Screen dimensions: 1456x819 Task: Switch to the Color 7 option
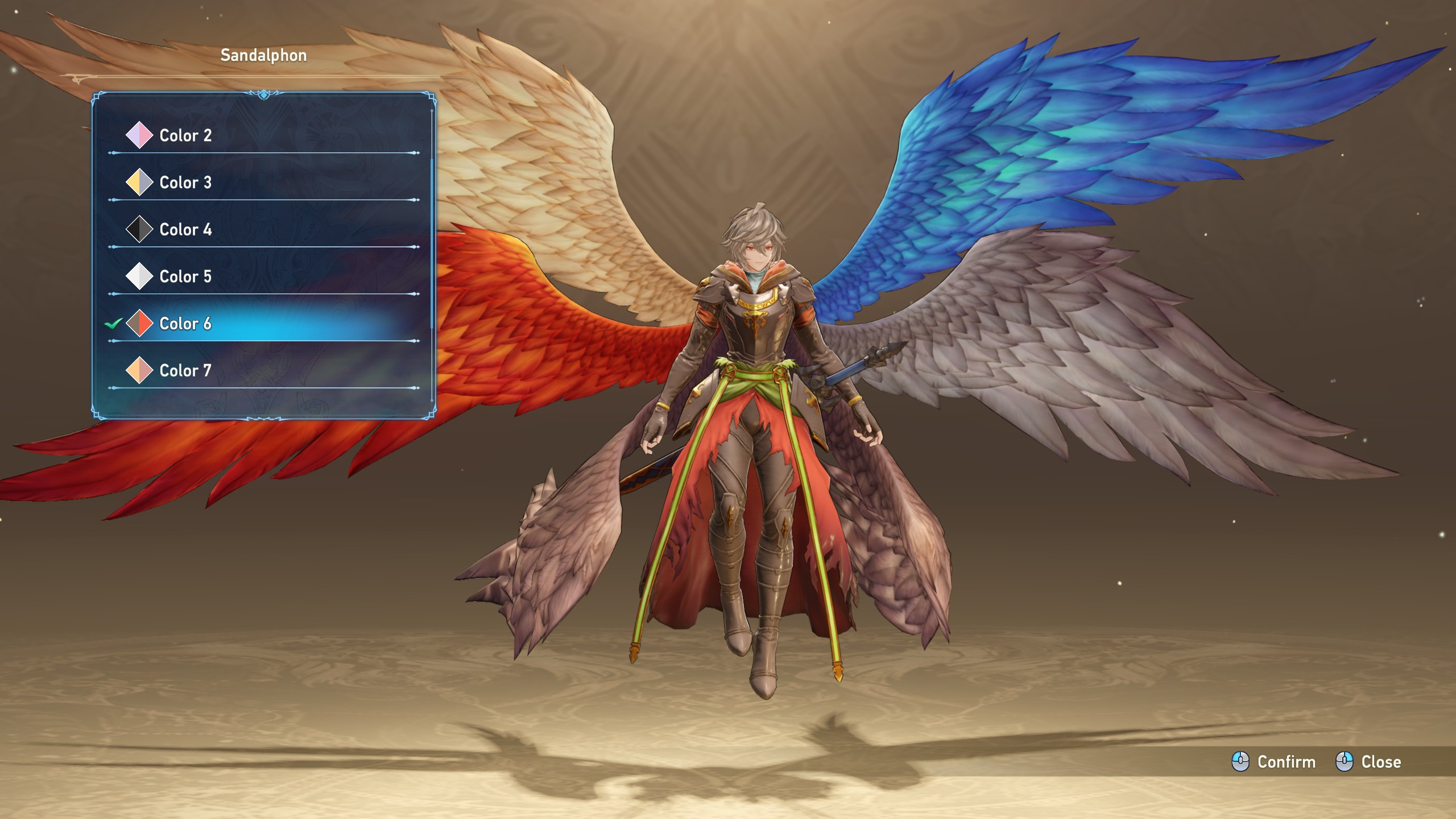pyautogui.click(x=185, y=371)
